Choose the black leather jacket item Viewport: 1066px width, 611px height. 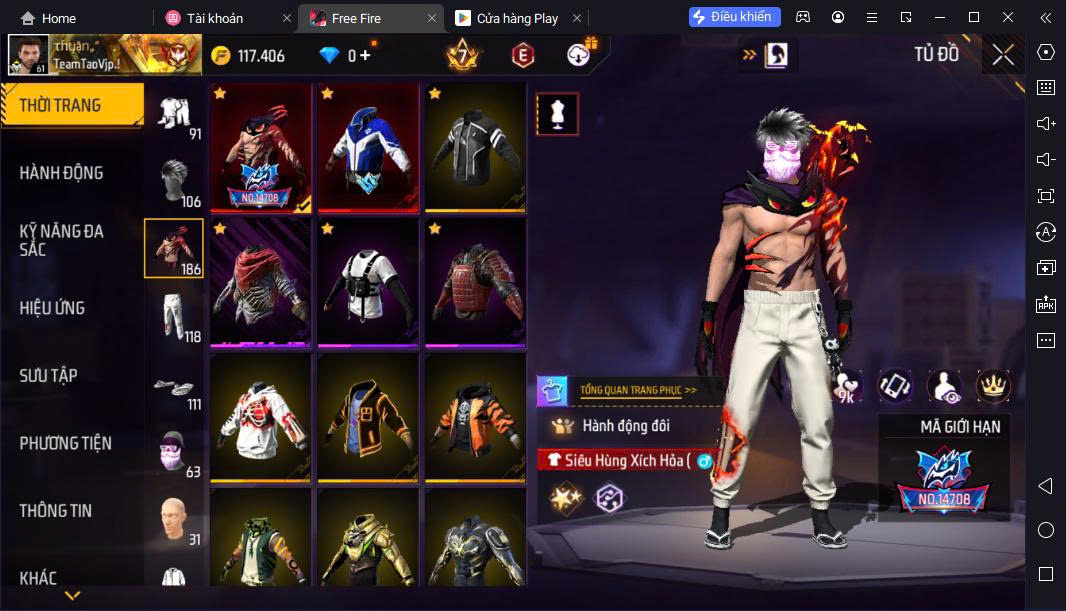pyautogui.click(x=475, y=146)
